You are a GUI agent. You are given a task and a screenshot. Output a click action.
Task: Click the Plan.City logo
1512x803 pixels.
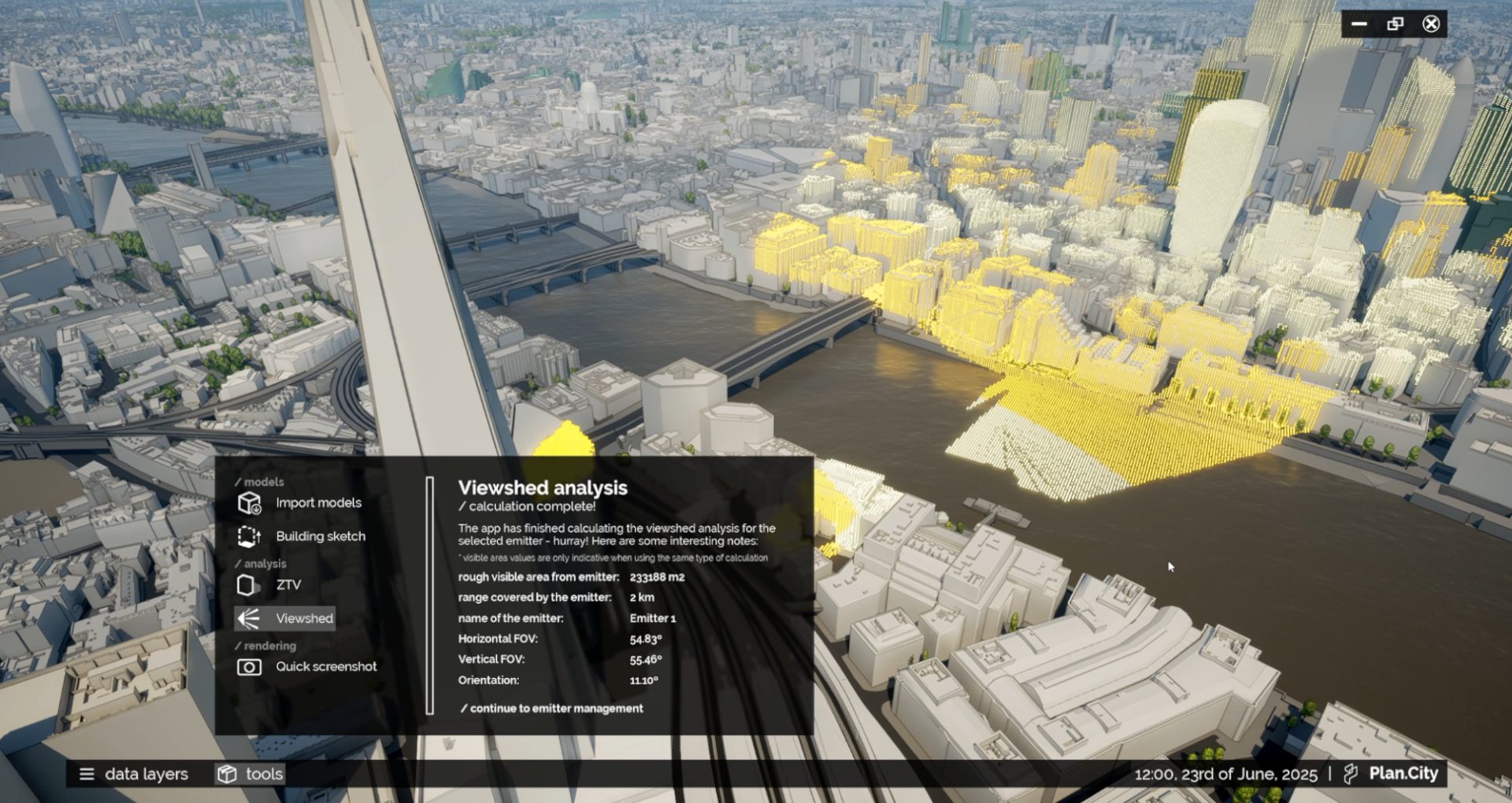tap(1392, 774)
